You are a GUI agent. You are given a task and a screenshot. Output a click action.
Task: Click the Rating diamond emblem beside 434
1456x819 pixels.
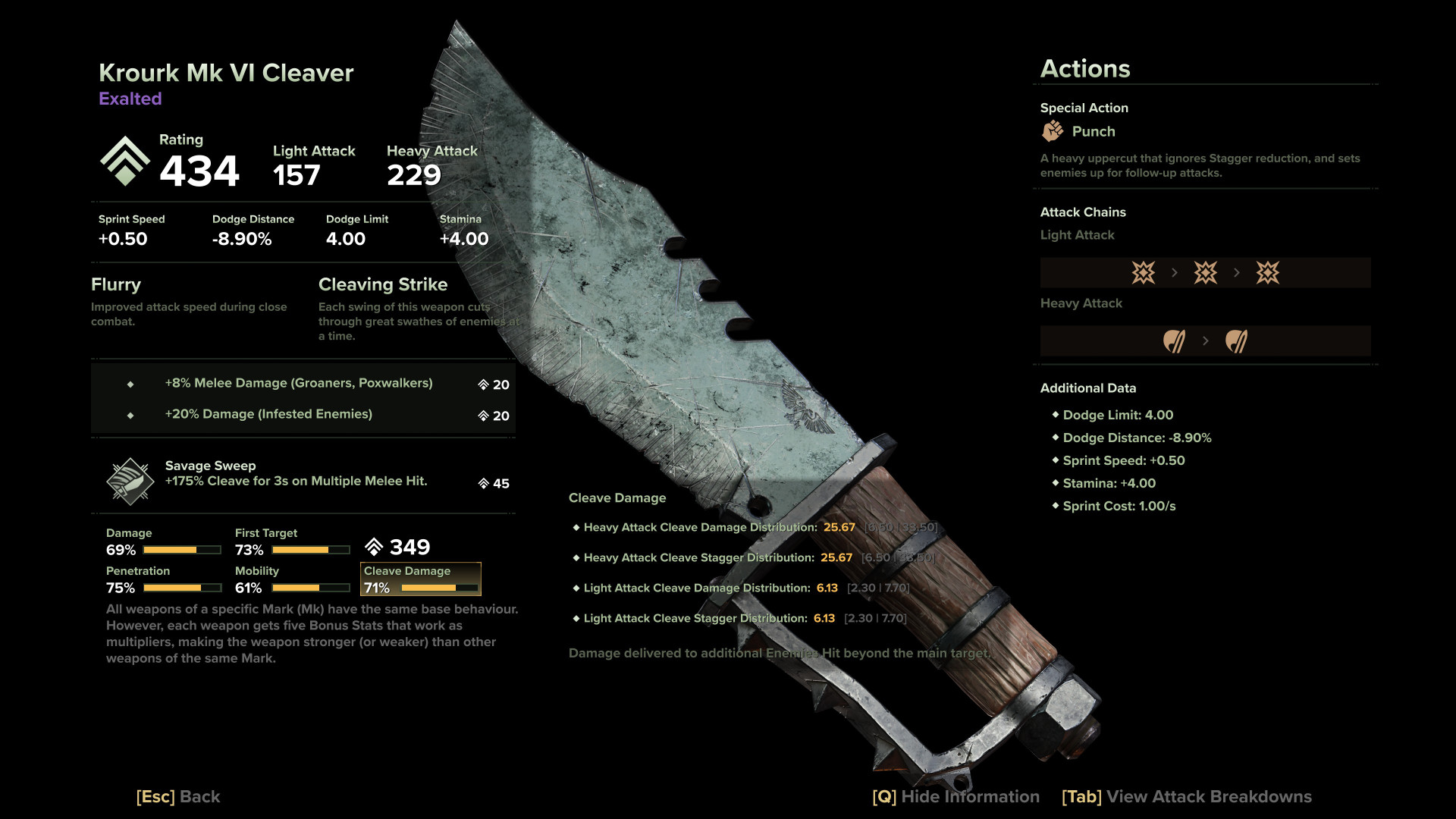pyautogui.click(x=125, y=161)
